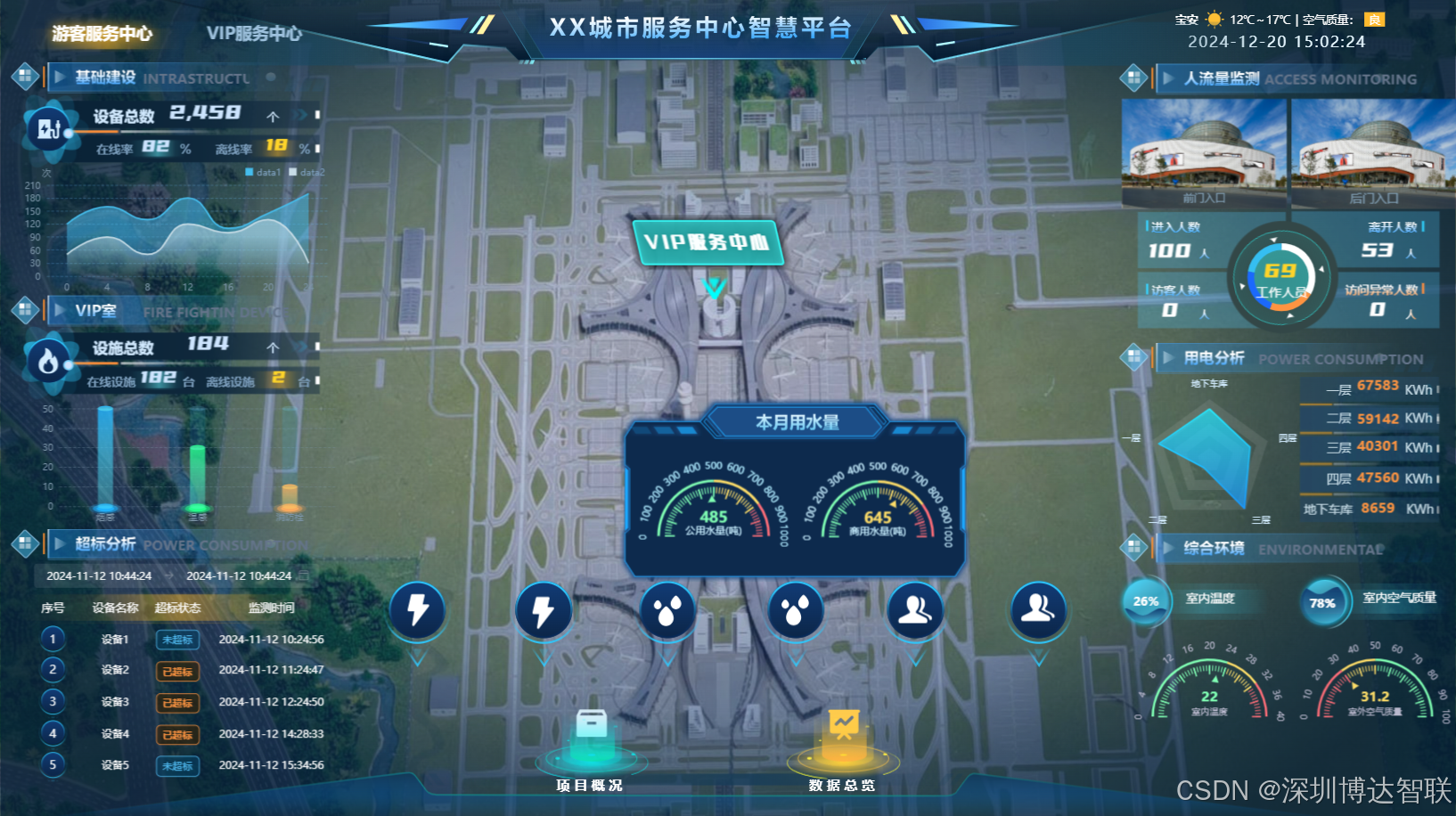Click the water droplet icon in bottom toolbar
Screen dimensions: 1456x816
[667, 611]
